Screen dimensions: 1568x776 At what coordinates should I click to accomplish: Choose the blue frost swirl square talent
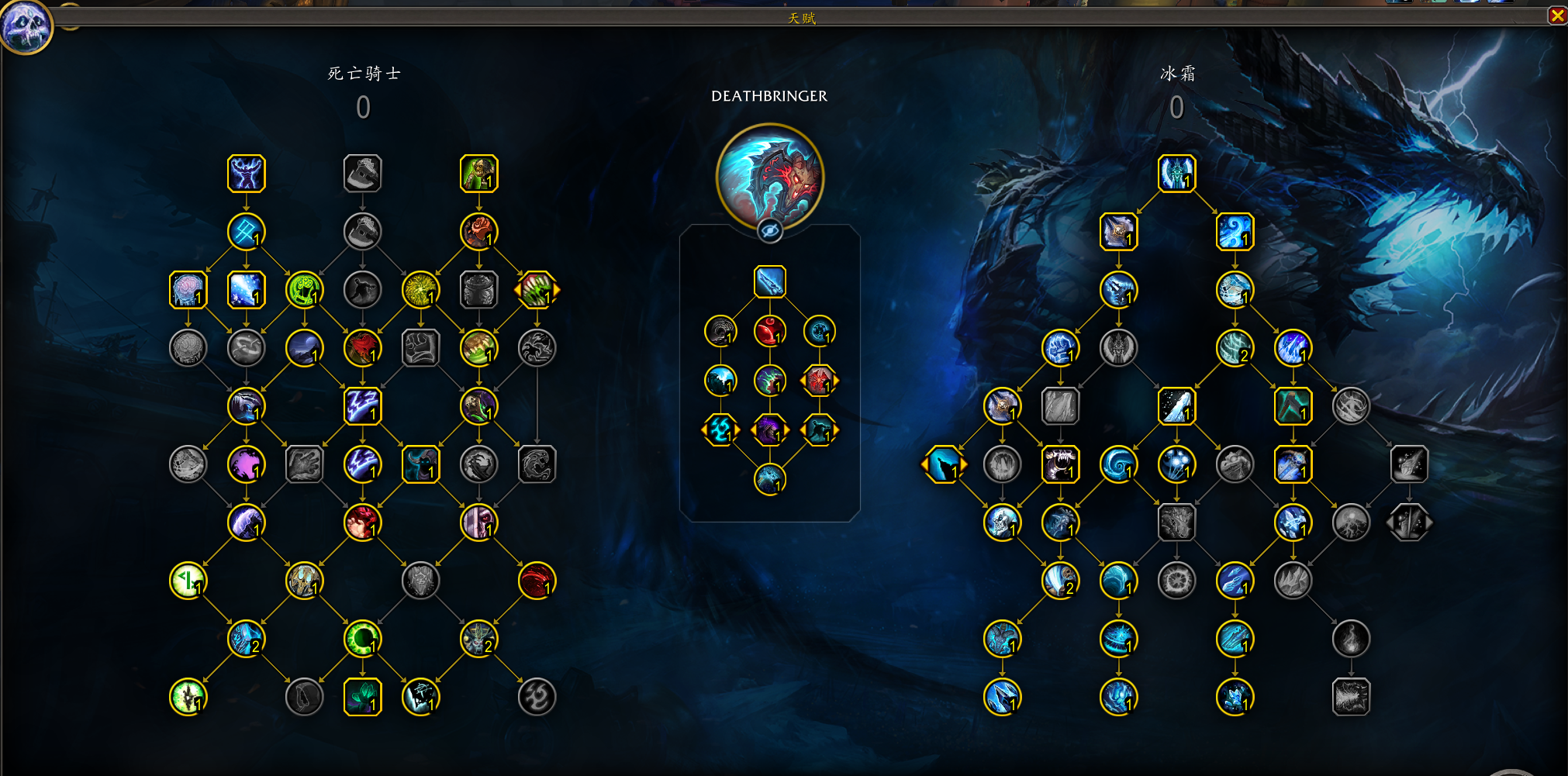coord(1235,232)
